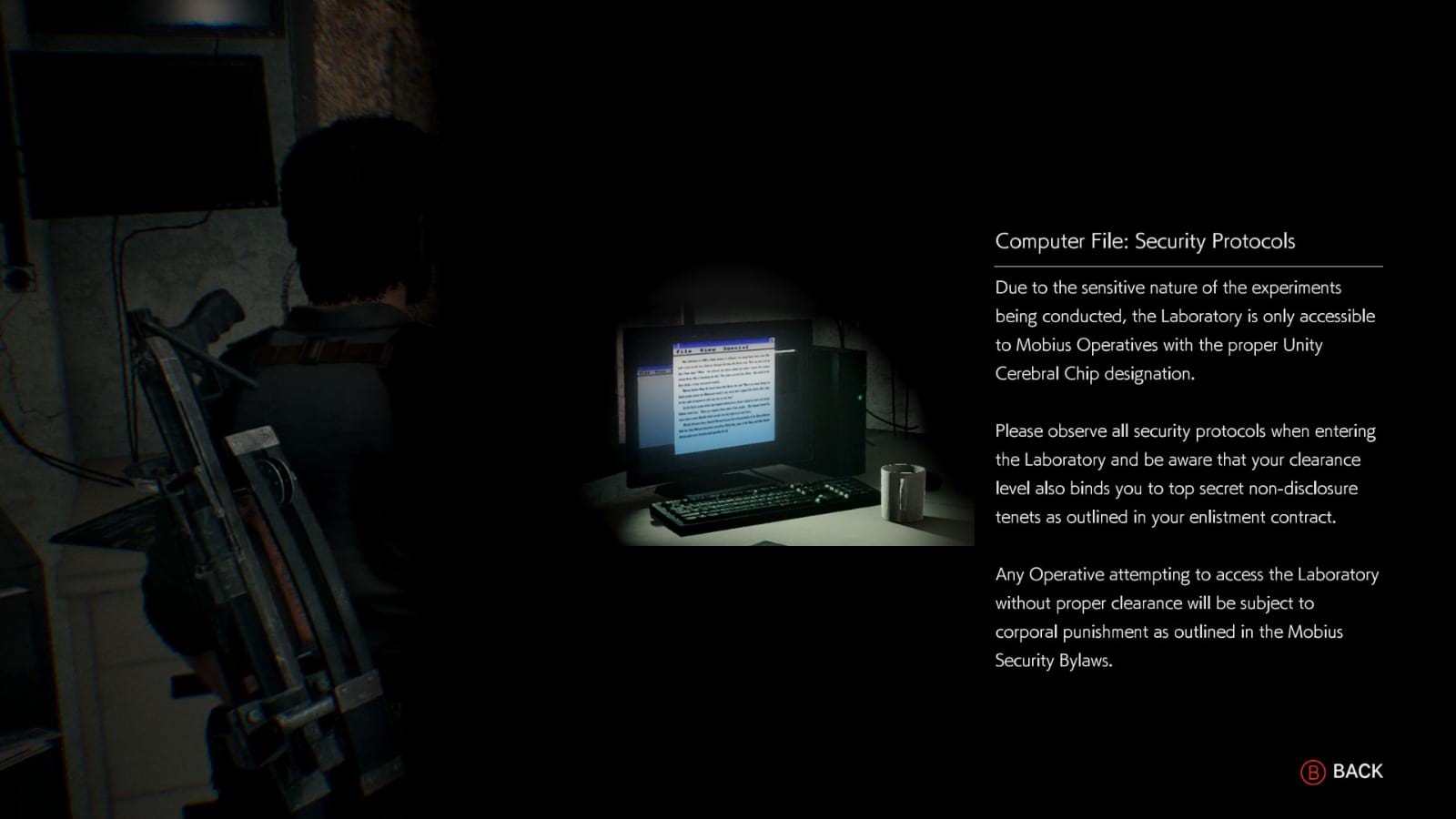Click the monitor's green power indicator

(x=860, y=396)
